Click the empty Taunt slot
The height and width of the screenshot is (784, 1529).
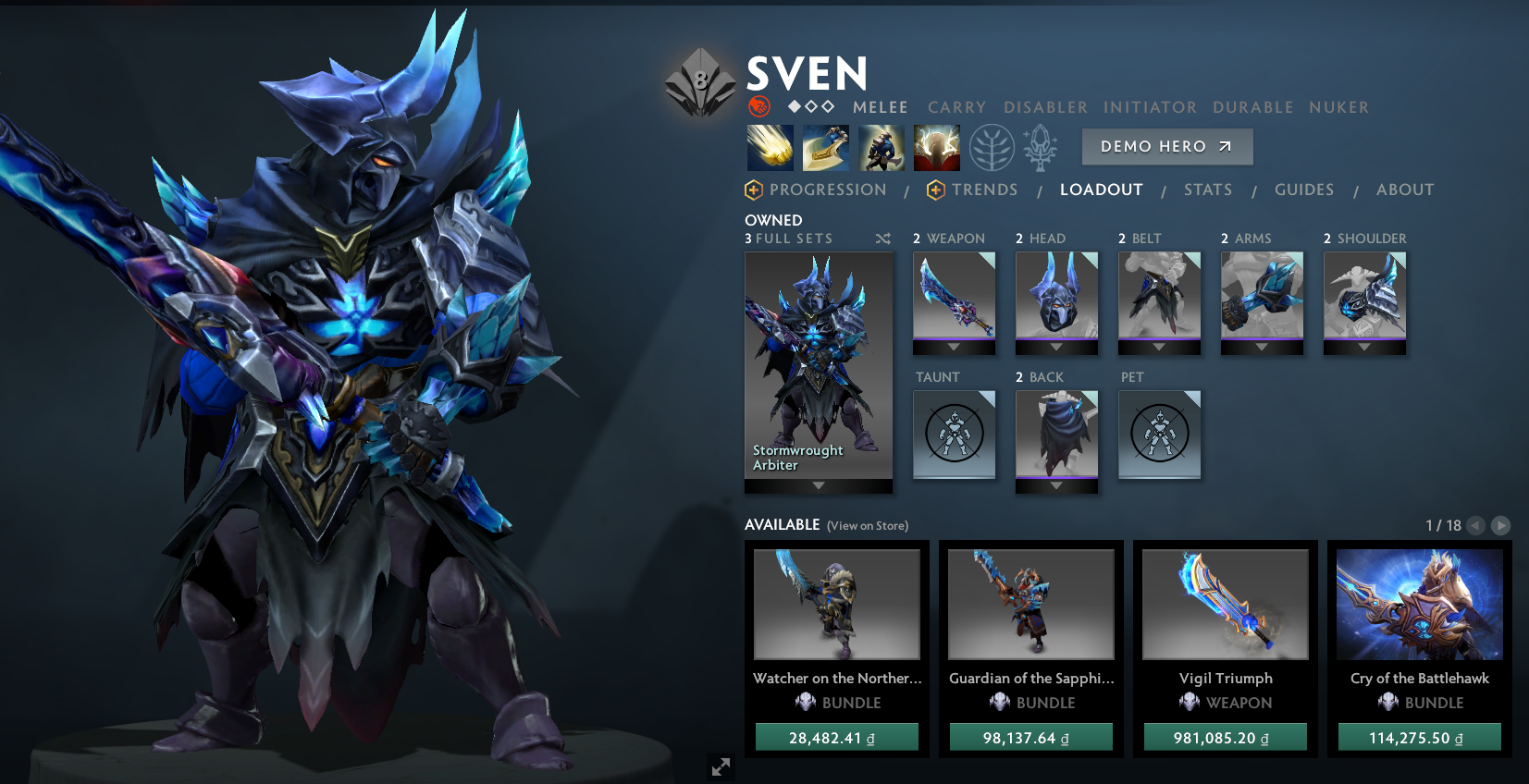(x=954, y=433)
